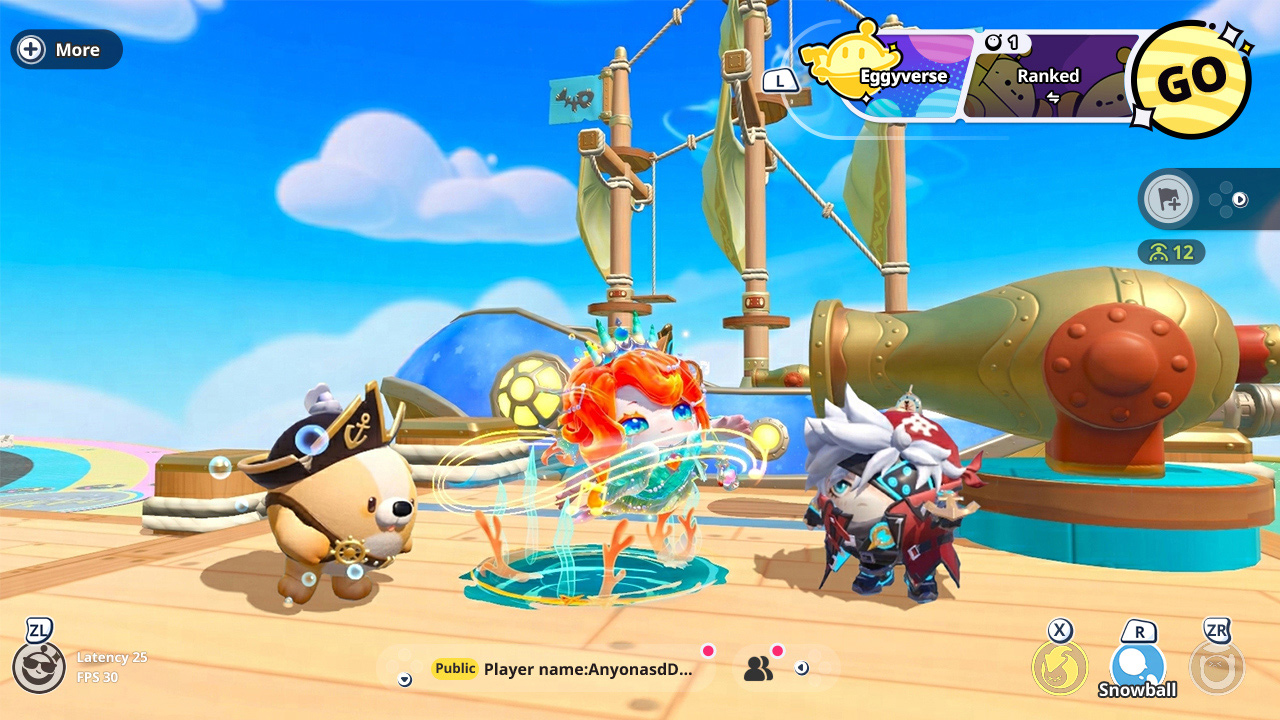This screenshot has width=1280, height=720.
Task: Select the Ranked mode banner
Action: click(1048, 76)
